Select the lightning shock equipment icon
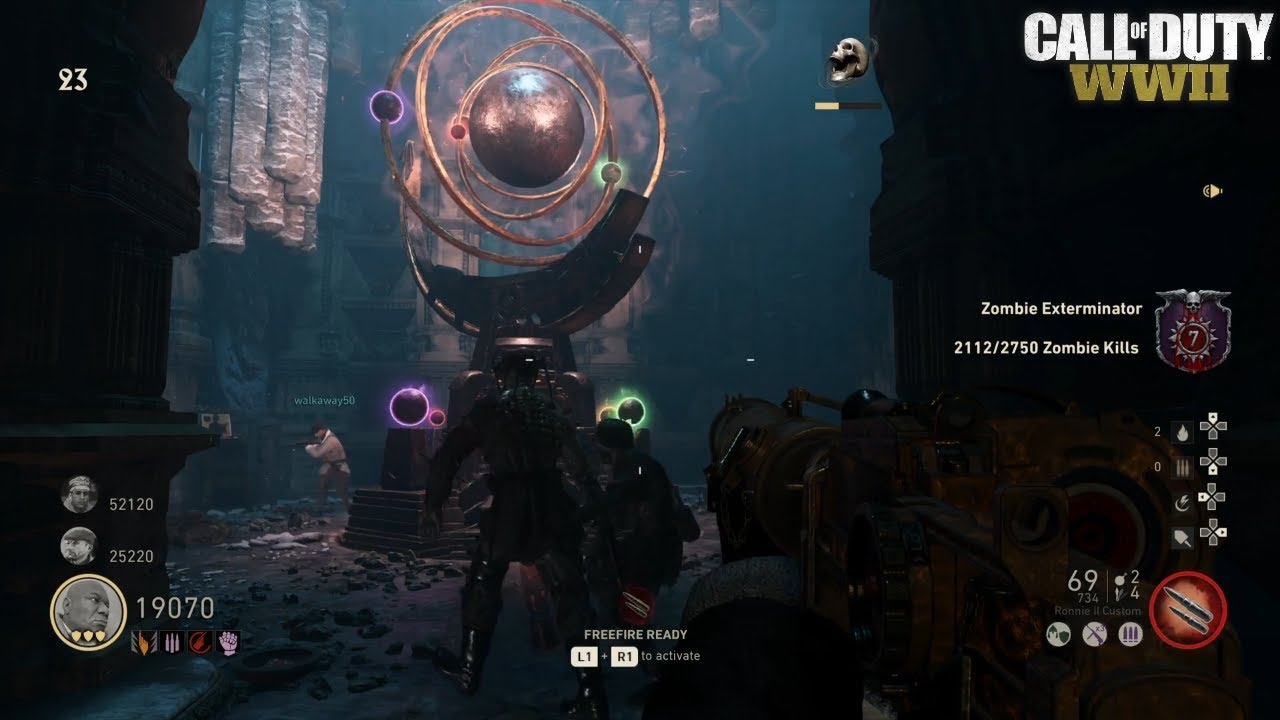 (x=1183, y=503)
